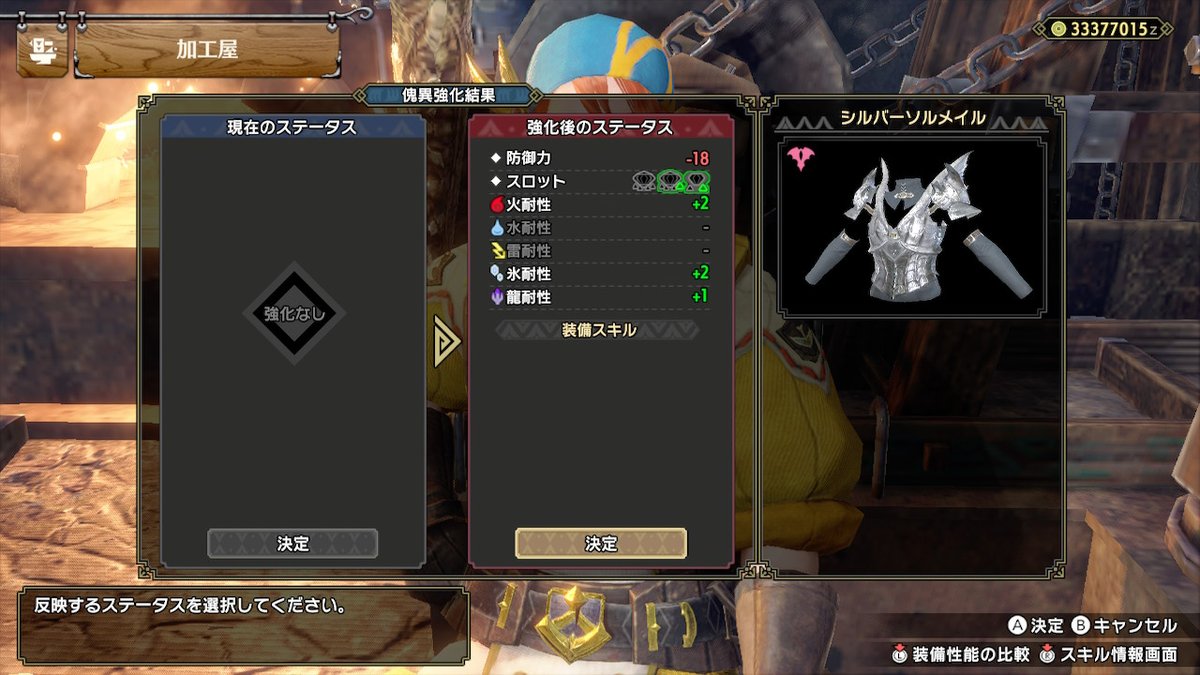This screenshot has height=675, width=1200.
Task: Confirm the post-augment status 決定 button
Action: [x=601, y=543]
